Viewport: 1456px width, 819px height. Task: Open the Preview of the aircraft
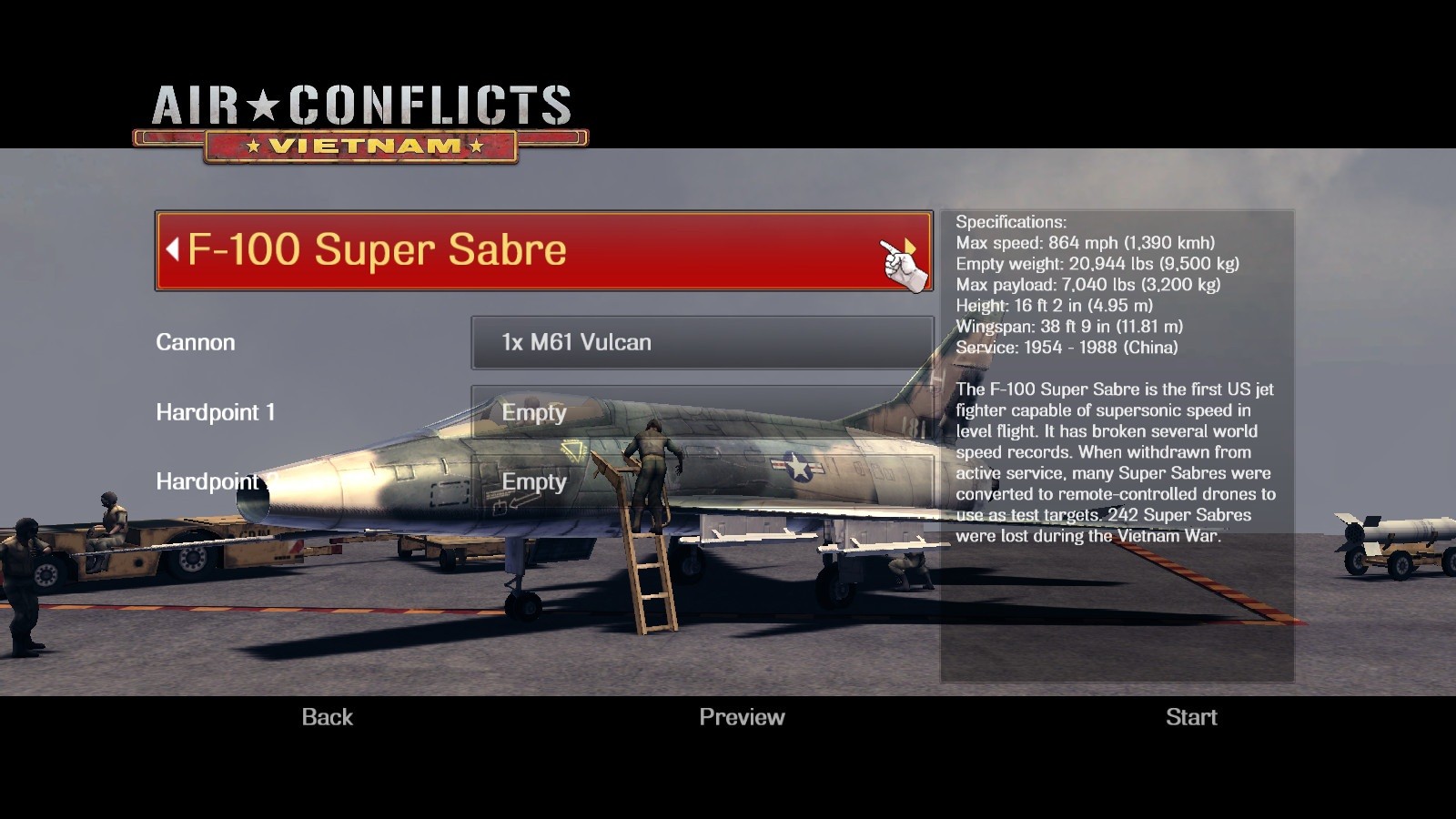[742, 717]
